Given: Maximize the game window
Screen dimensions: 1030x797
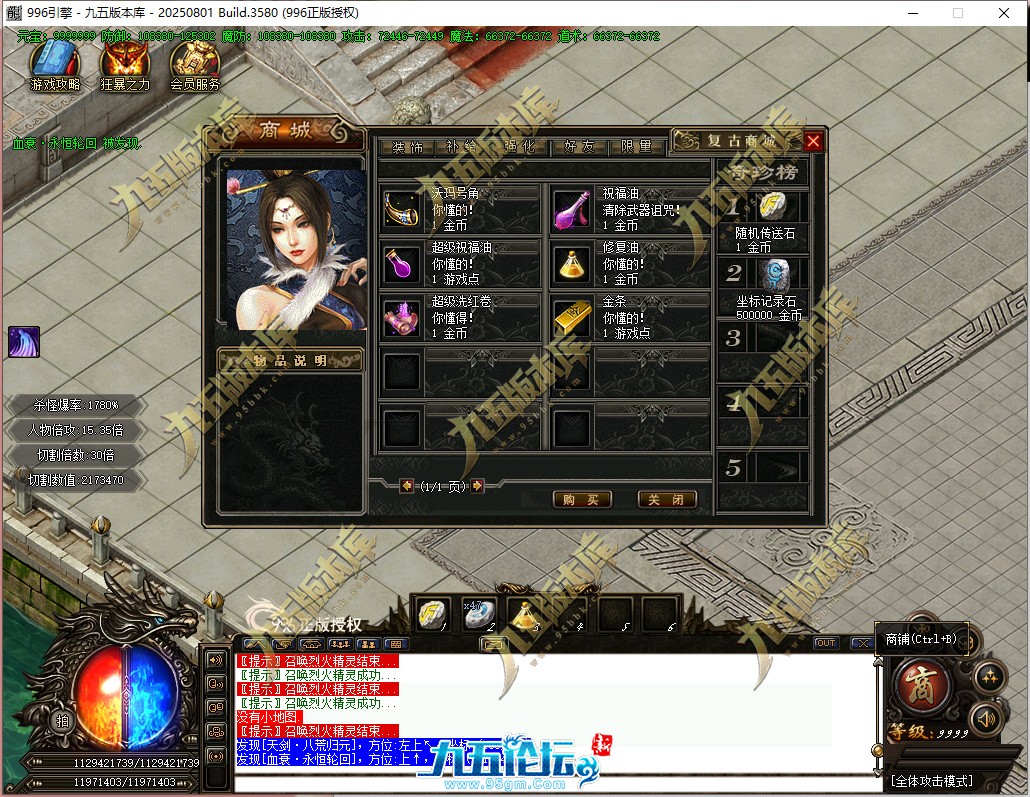Looking at the screenshot, I should pos(957,13).
